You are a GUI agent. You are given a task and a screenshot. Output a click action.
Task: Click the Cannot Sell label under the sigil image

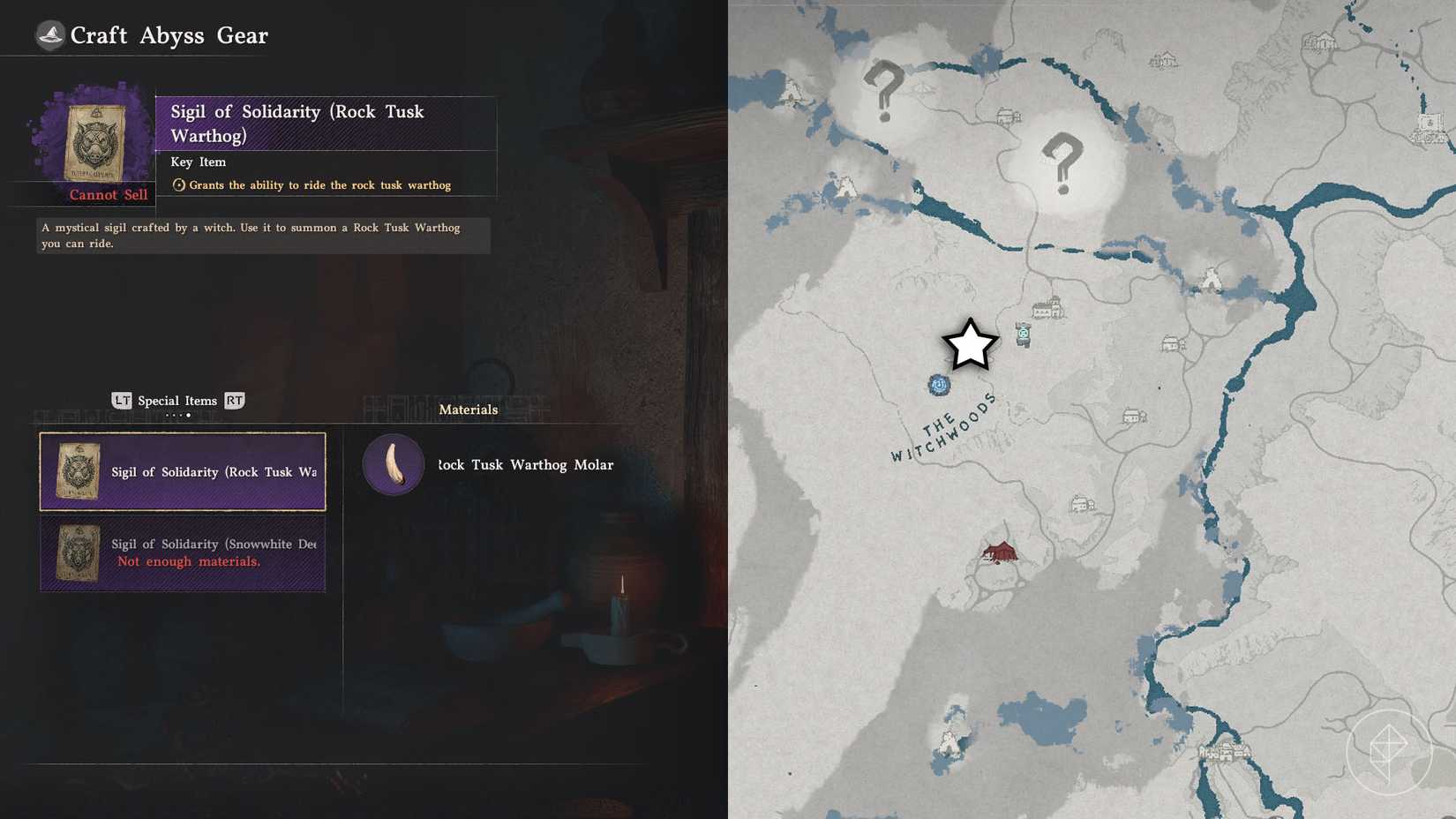pyautogui.click(x=109, y=194)
